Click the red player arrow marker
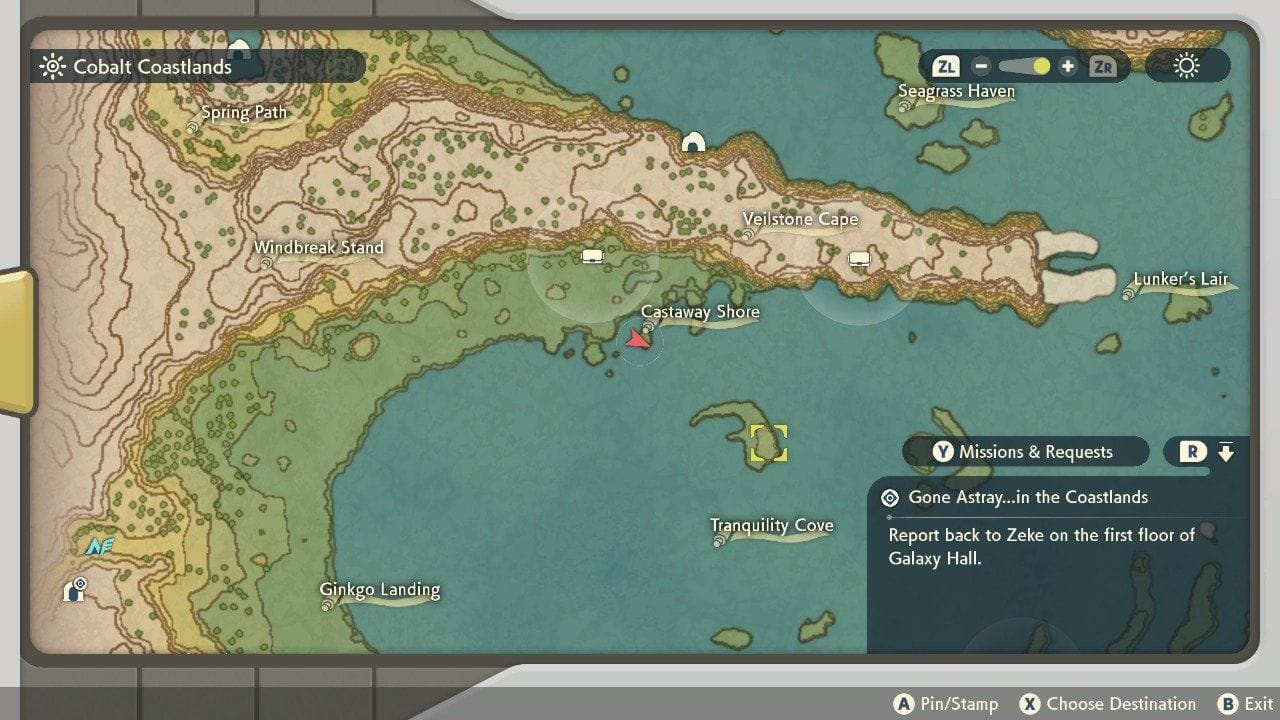Image resolution: width=1280 pixels, height=720 pixels. [637, 339]
